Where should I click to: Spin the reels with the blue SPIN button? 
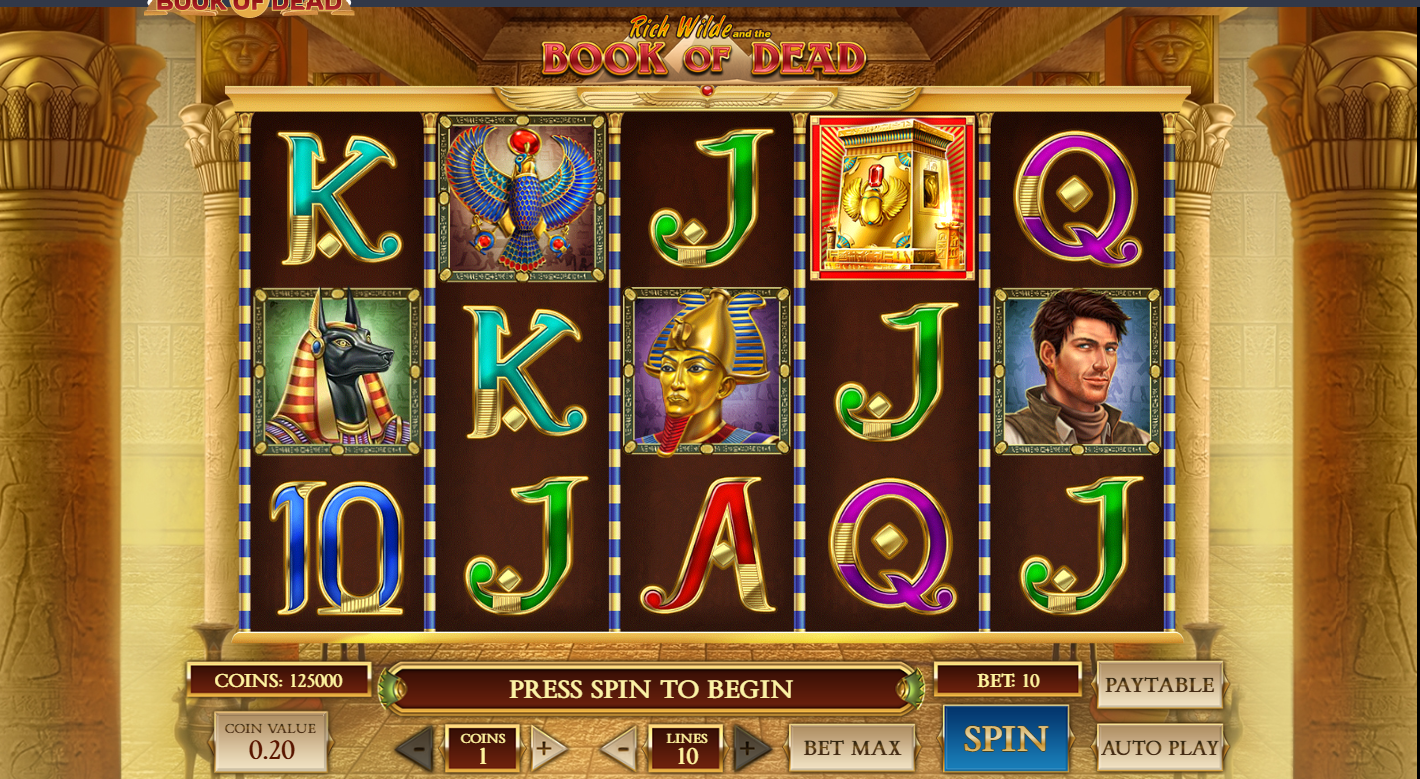pos(1005,739)
